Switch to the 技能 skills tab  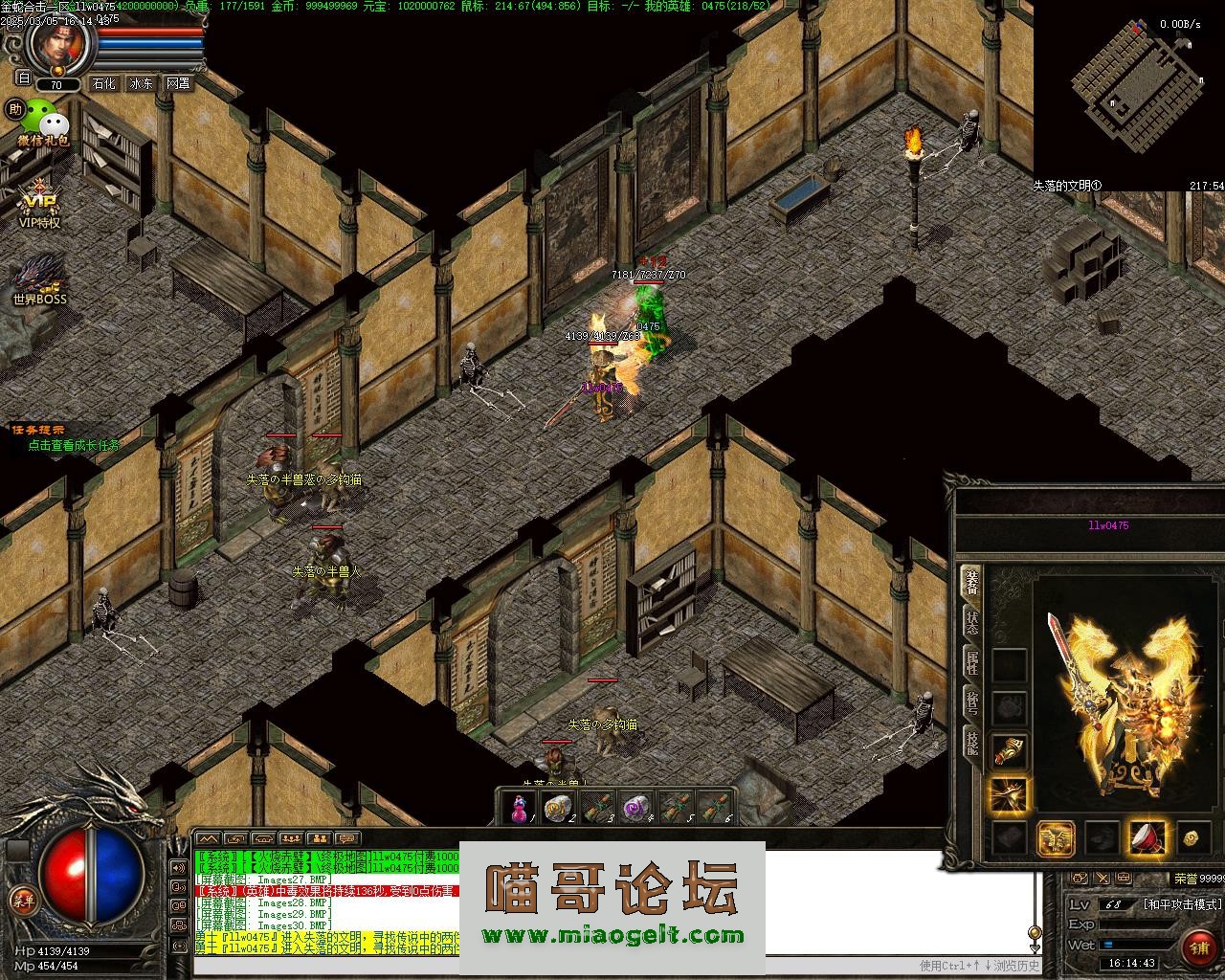(971, 742)
